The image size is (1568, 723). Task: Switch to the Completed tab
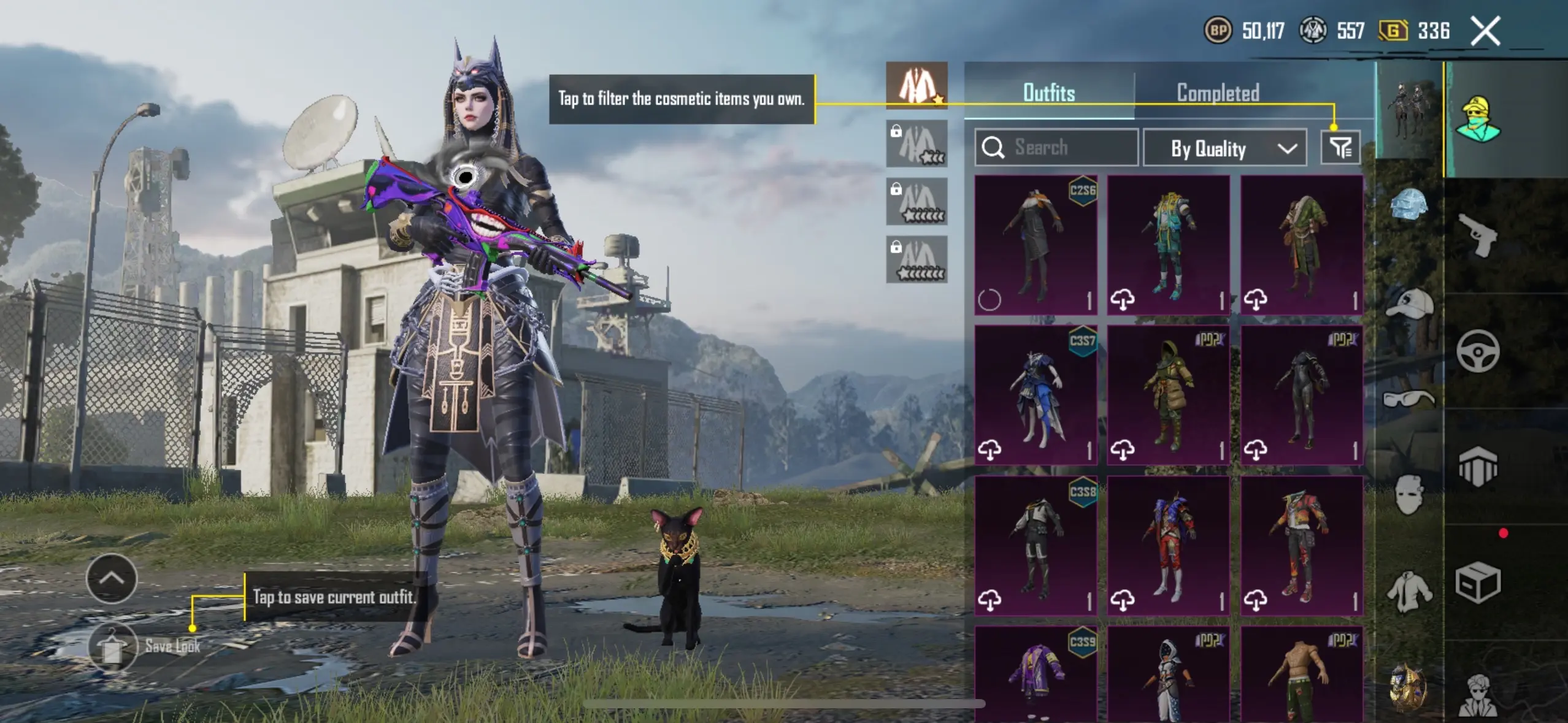(1218, 93)
